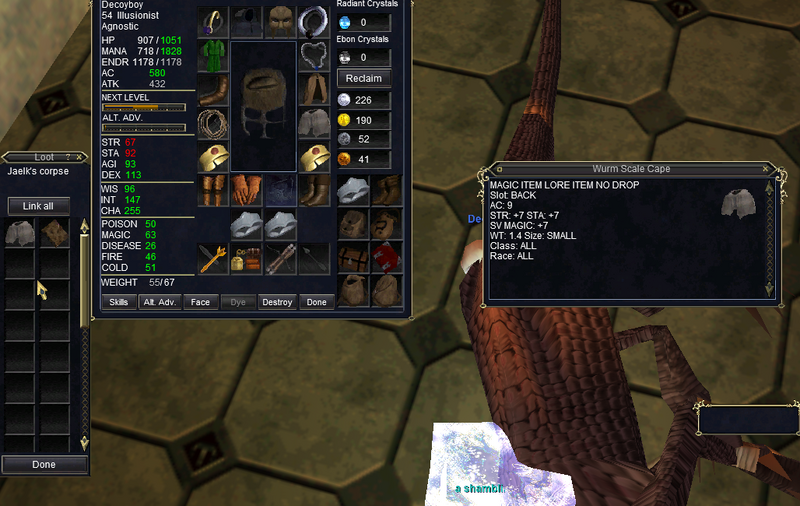Screen dimensions: 800x506
Task: Loot the Wurm Scale Cape from corpse
Action: pos(20,233)
